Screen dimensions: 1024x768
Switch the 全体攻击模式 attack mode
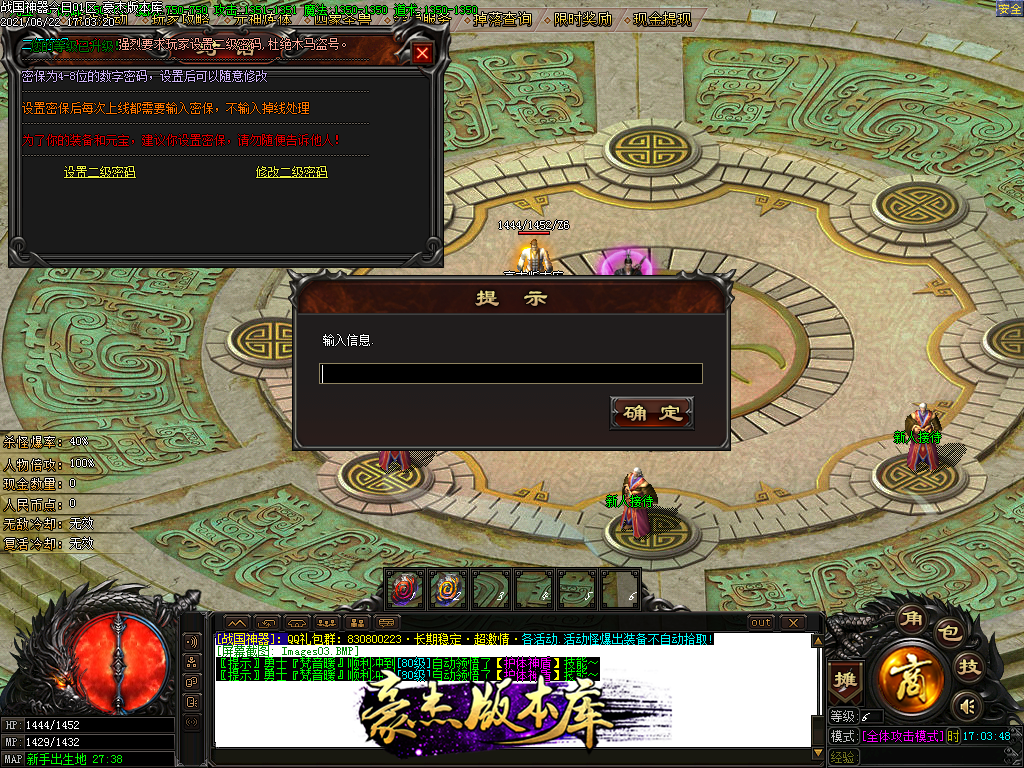pyautogui.click(x=901, y=736)
